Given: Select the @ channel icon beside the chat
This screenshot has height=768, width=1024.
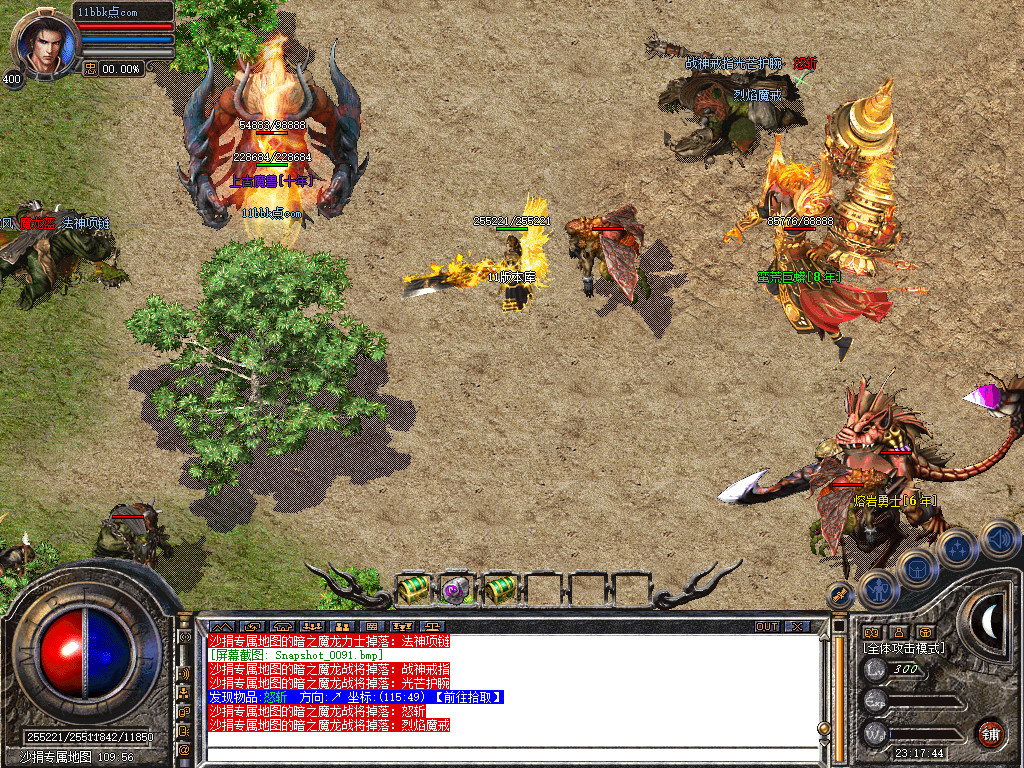Looking at the screenshot, I should click(185, 749).
